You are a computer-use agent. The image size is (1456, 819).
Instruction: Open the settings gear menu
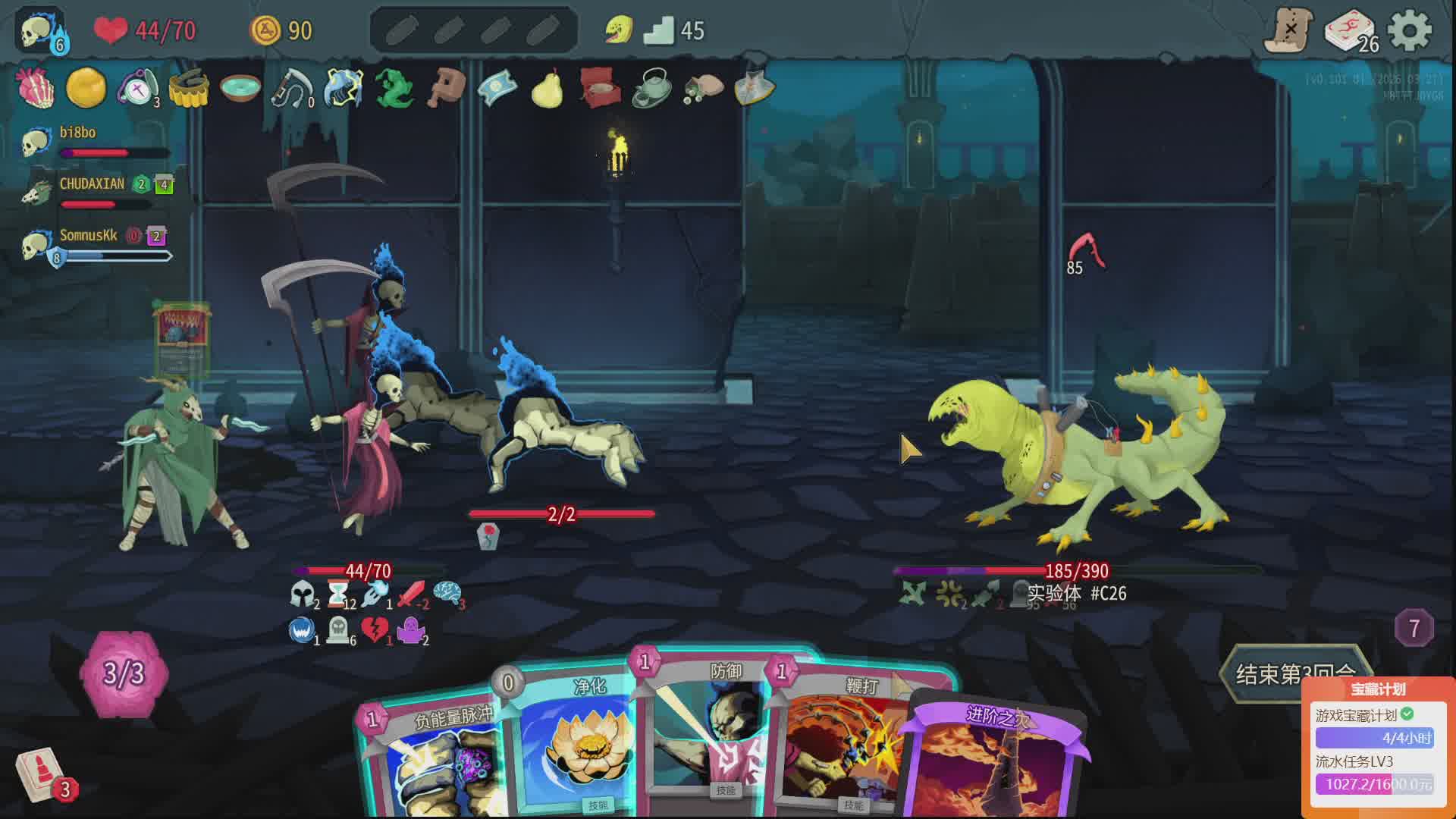1409,32
